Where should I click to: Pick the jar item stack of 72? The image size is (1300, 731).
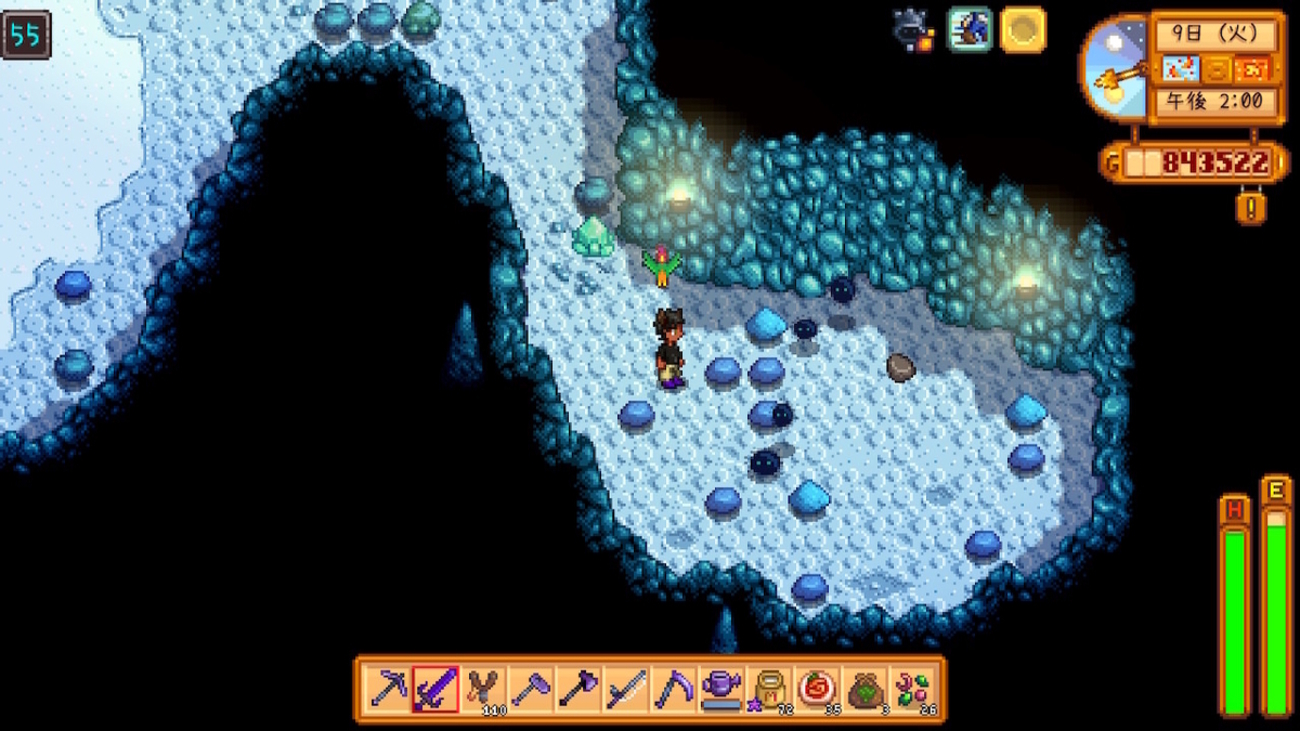[x=768, y=689]
